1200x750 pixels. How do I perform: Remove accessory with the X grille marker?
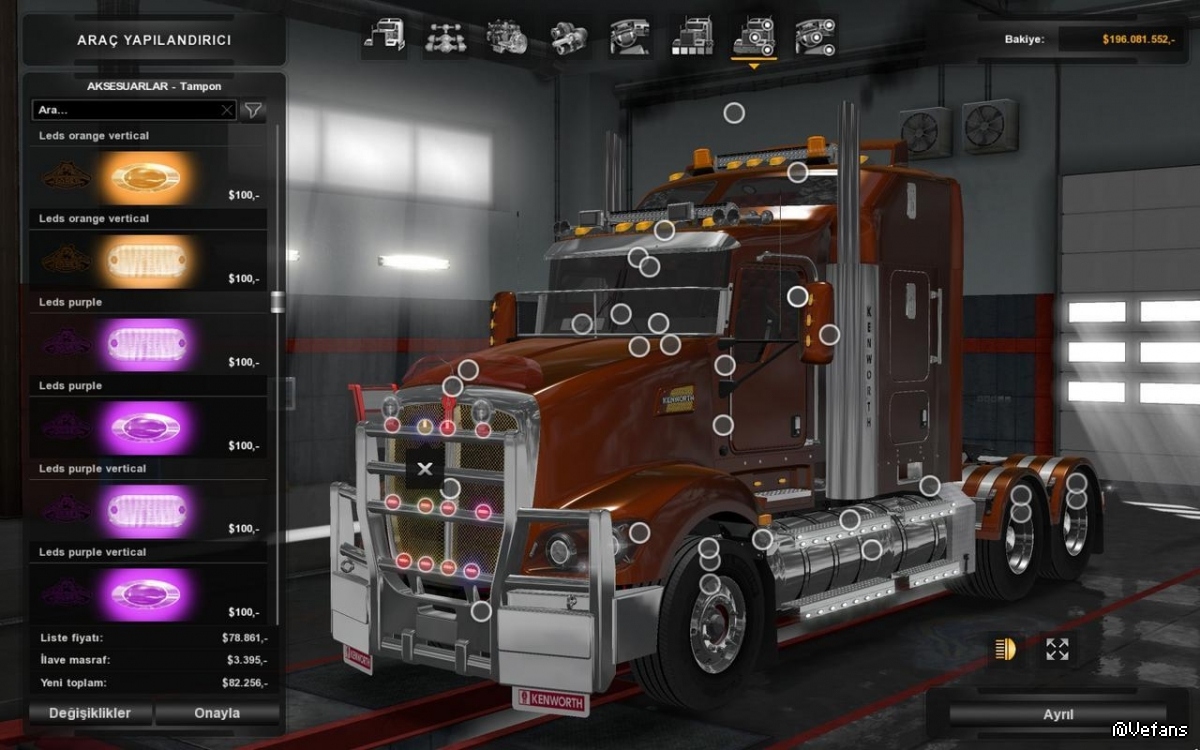[425, 468]
